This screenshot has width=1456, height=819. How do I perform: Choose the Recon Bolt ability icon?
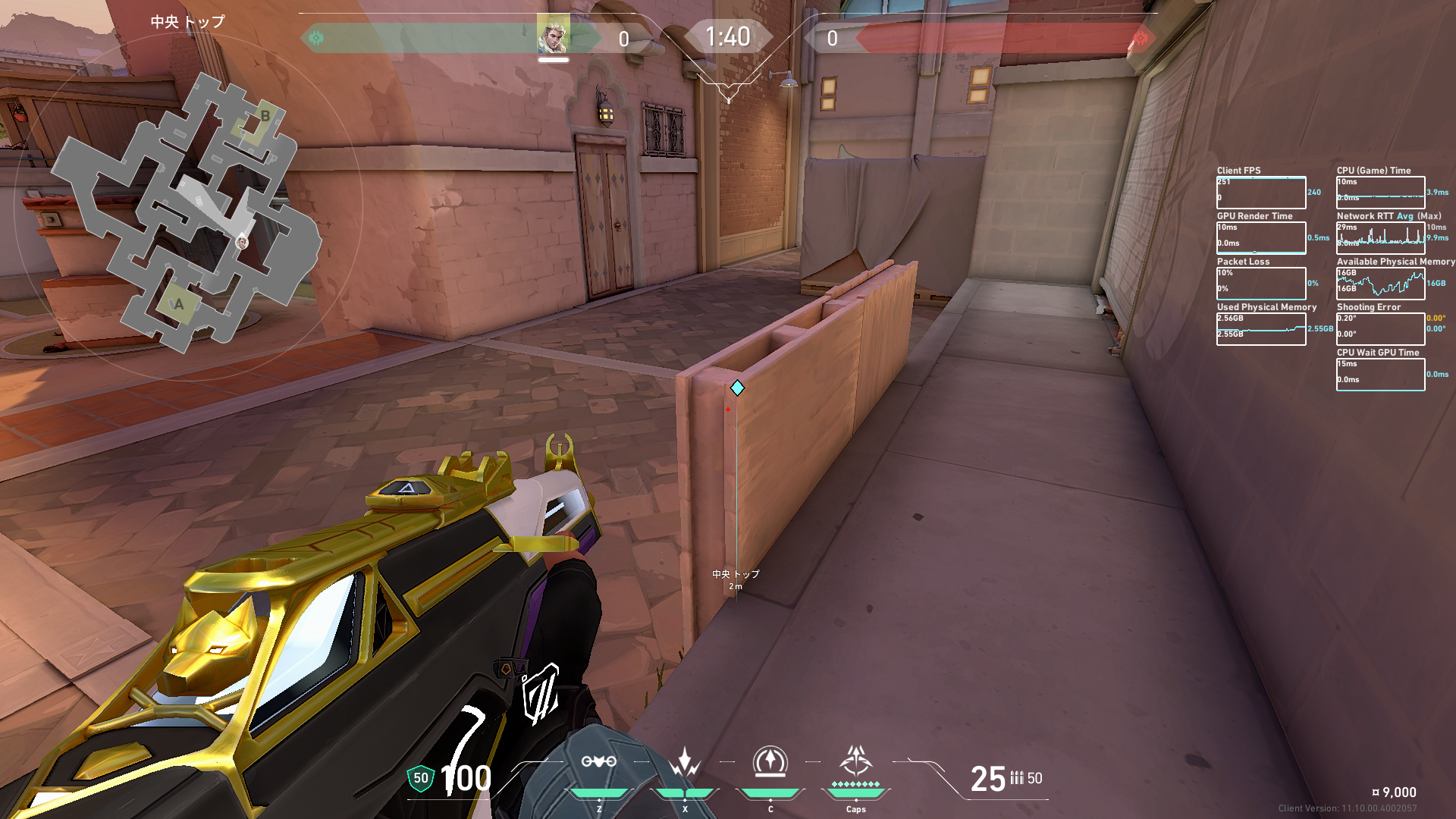click(x=770, y=761)
